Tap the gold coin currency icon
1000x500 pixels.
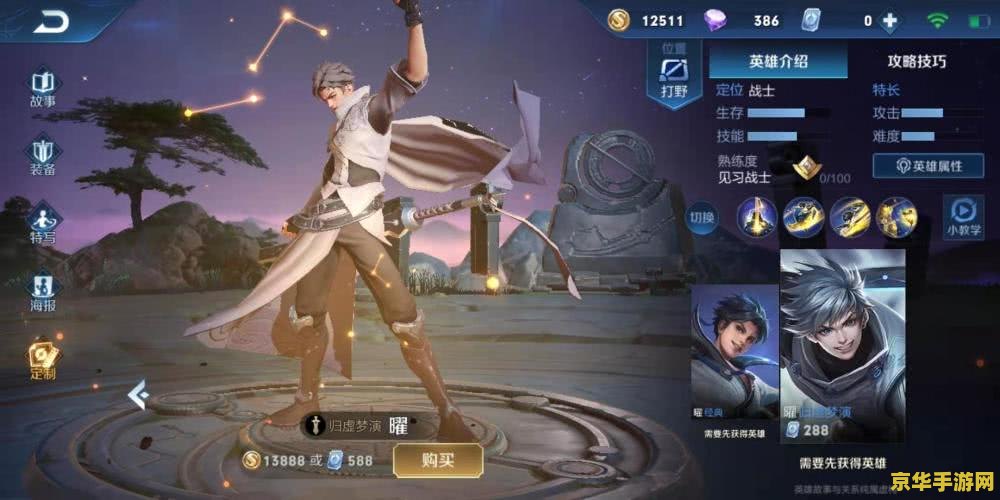coord(619,20)
